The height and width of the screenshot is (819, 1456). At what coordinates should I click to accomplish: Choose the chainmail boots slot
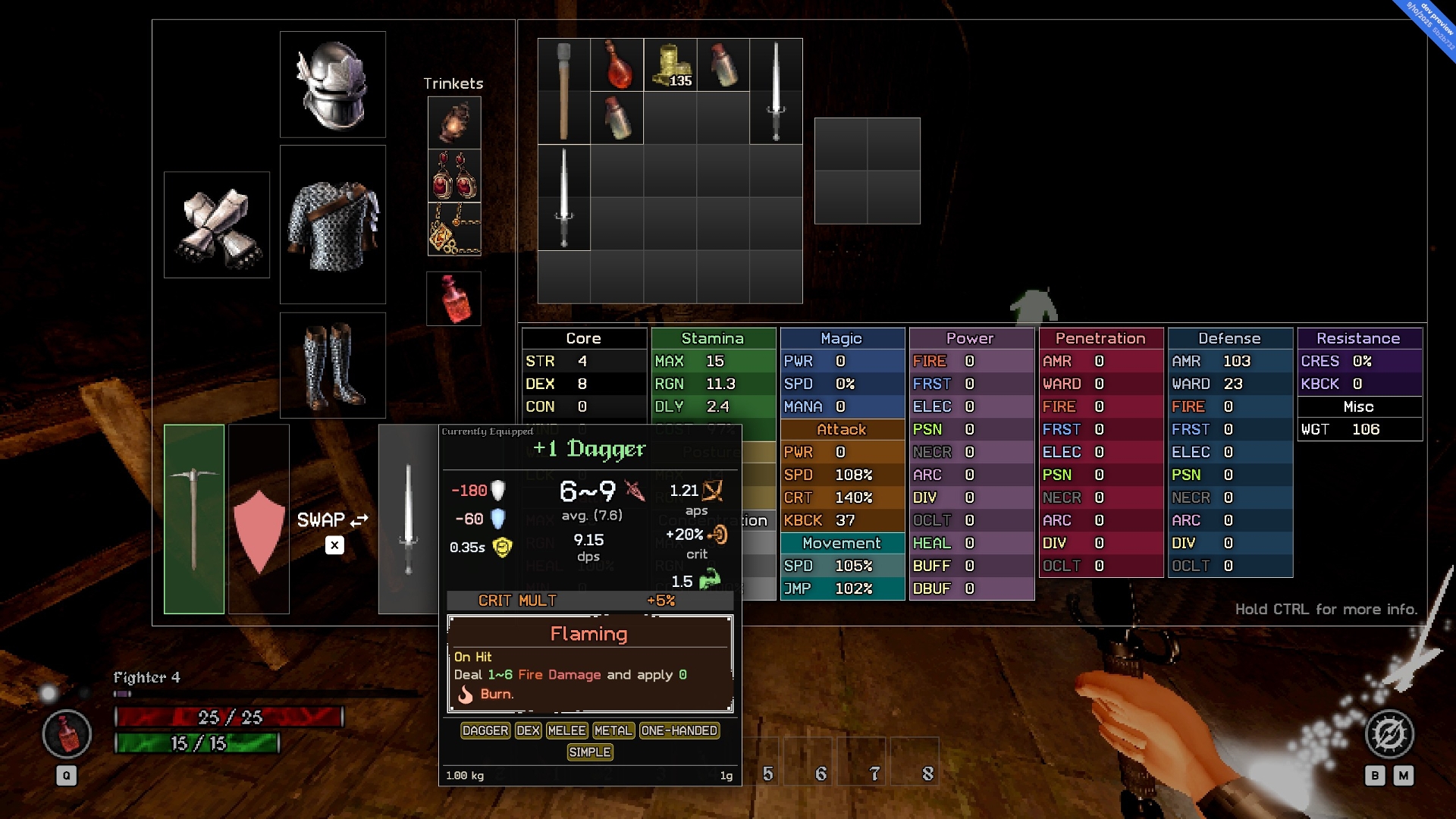(x=332, y=365)
